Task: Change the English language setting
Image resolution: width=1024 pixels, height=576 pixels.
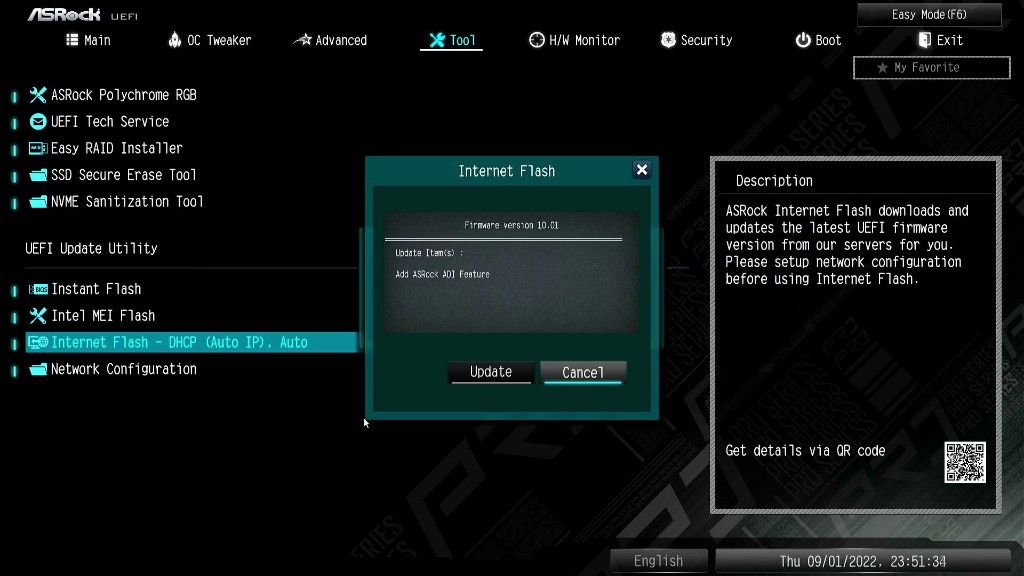Action: point(658,561)
